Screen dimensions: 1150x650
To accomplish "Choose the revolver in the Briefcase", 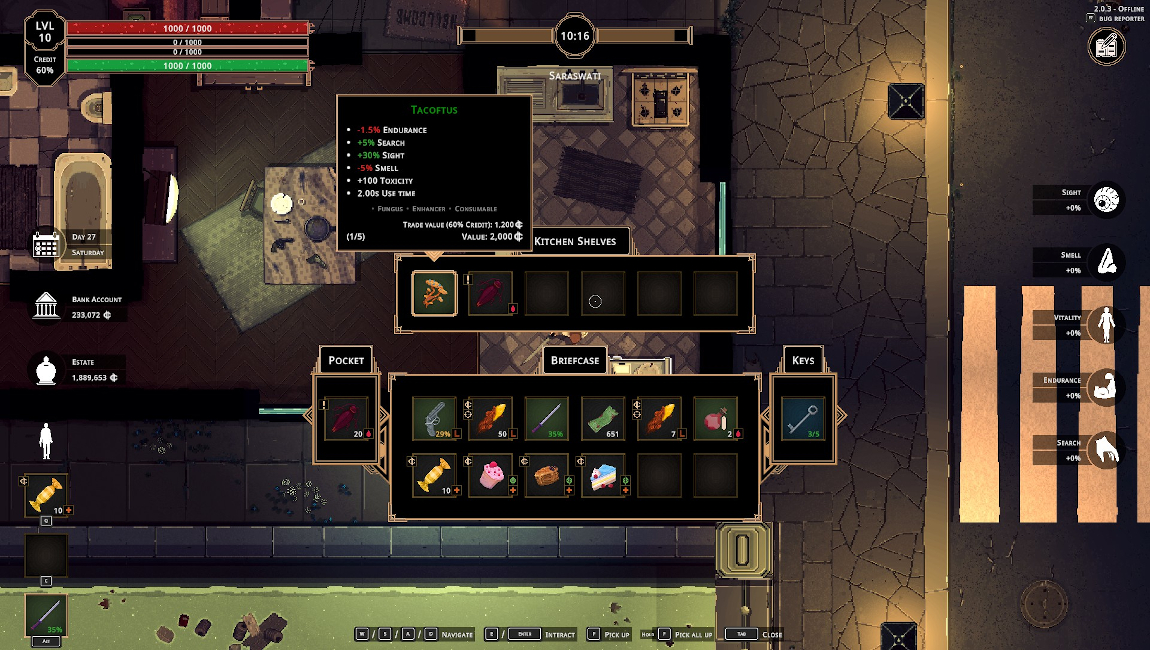I will coord(435,418).
